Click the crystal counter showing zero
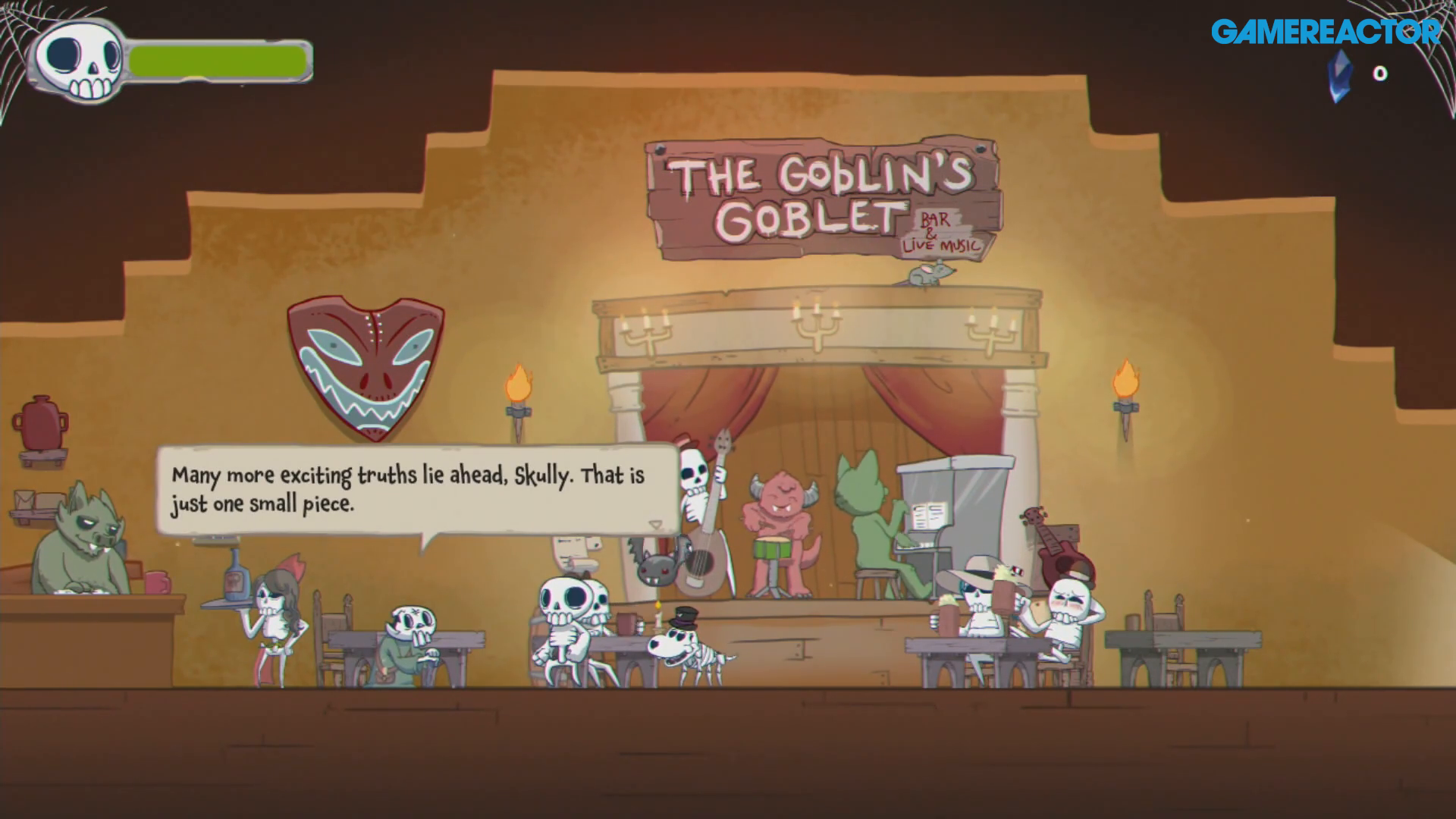Image resolution: width=1456 pixels, height=819 pixels. pyautogui.click(x=1380, y=74)
